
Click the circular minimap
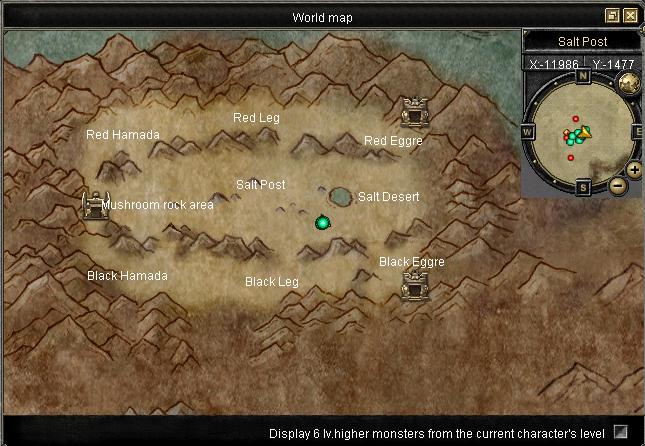(x=580, y=133)
